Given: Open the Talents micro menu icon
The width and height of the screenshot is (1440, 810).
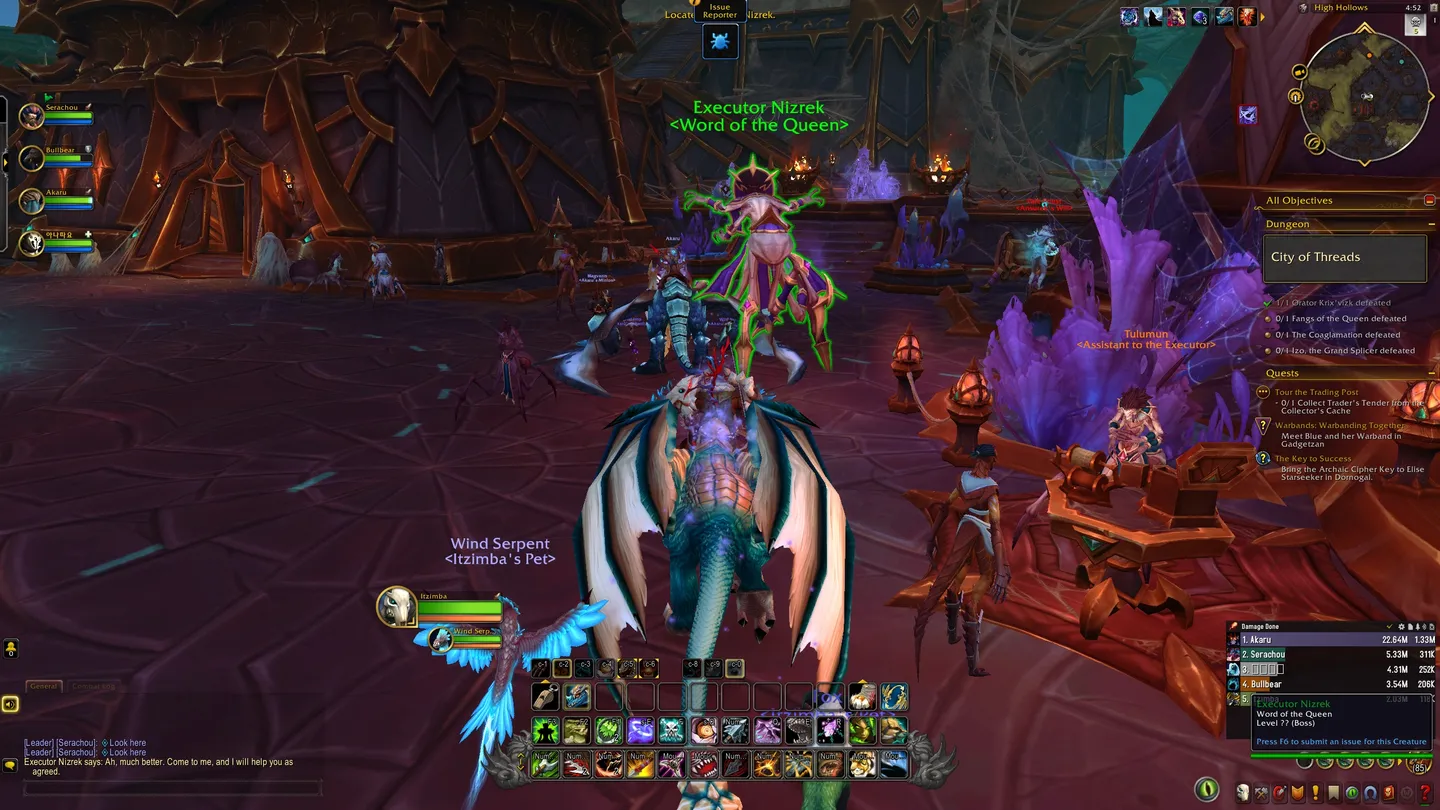Looking at the screenshot, I should 1279,790.
